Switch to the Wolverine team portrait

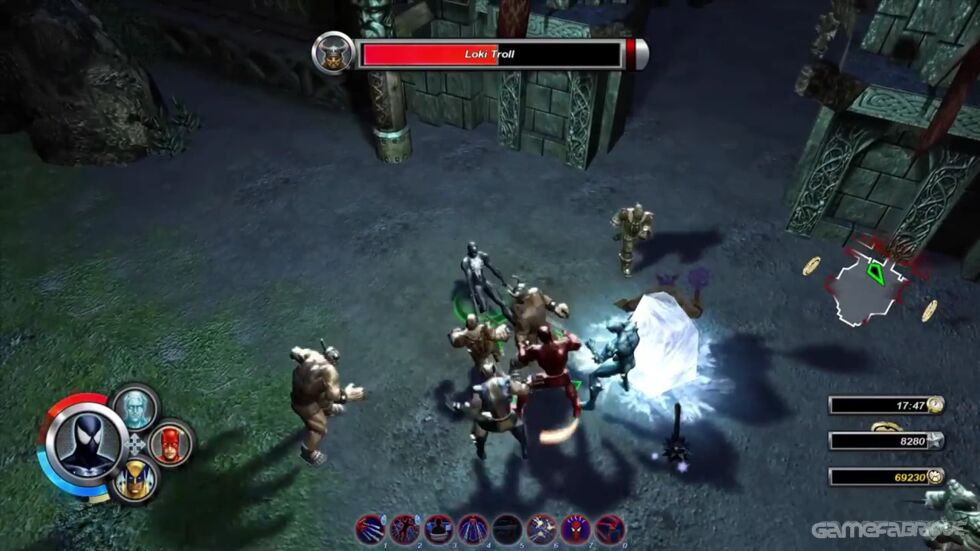133,482
